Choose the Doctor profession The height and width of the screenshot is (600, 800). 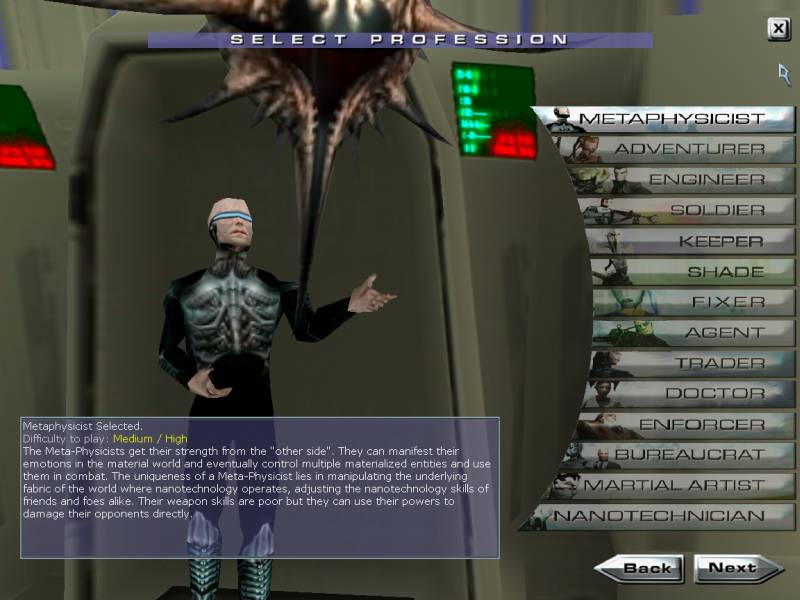point(714,394)
